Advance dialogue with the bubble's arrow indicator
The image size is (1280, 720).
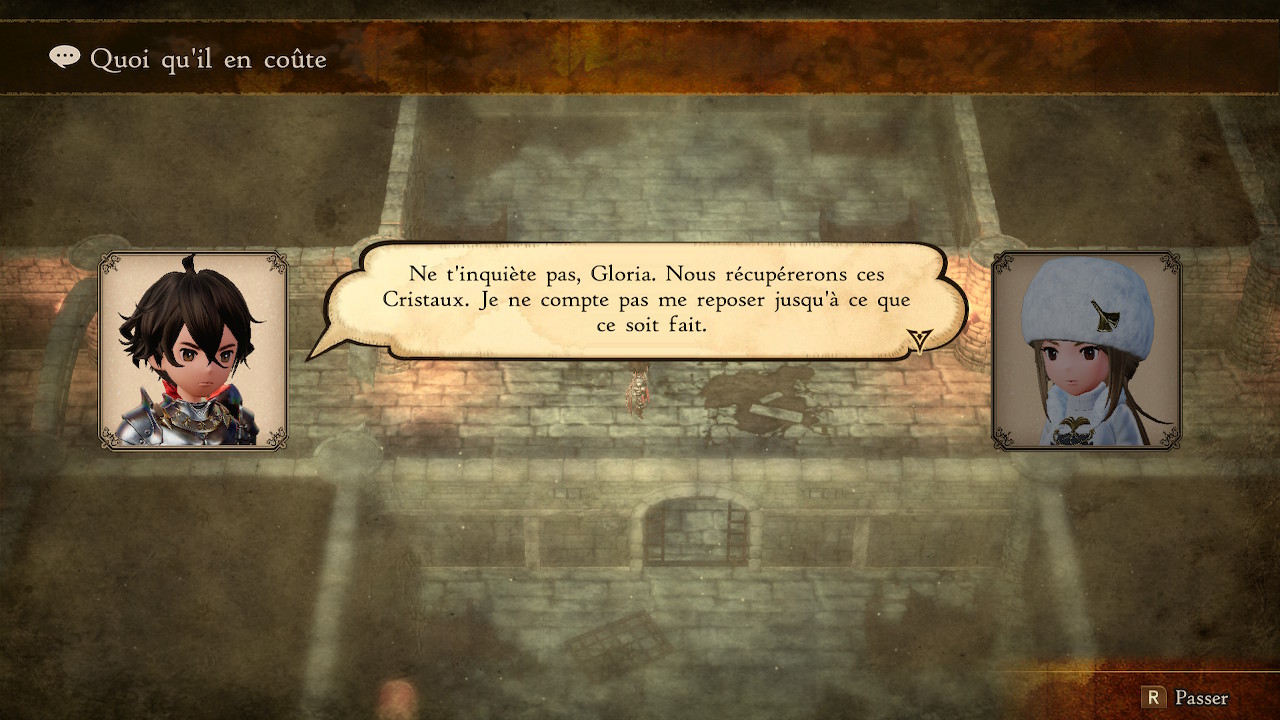coord(920,341)
